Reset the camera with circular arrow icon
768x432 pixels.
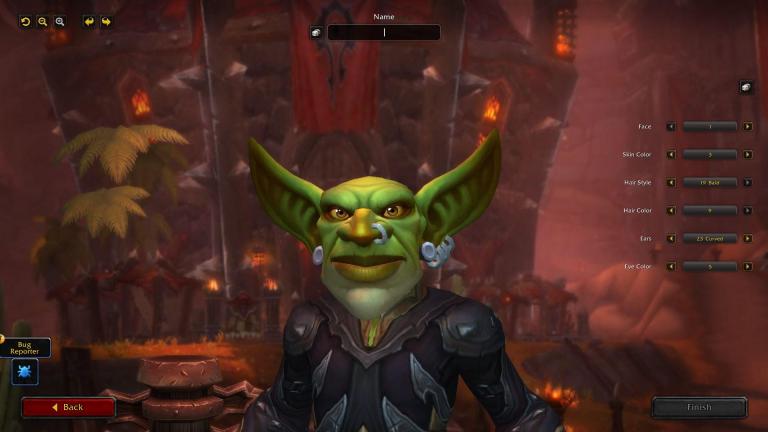pos(26,21)
